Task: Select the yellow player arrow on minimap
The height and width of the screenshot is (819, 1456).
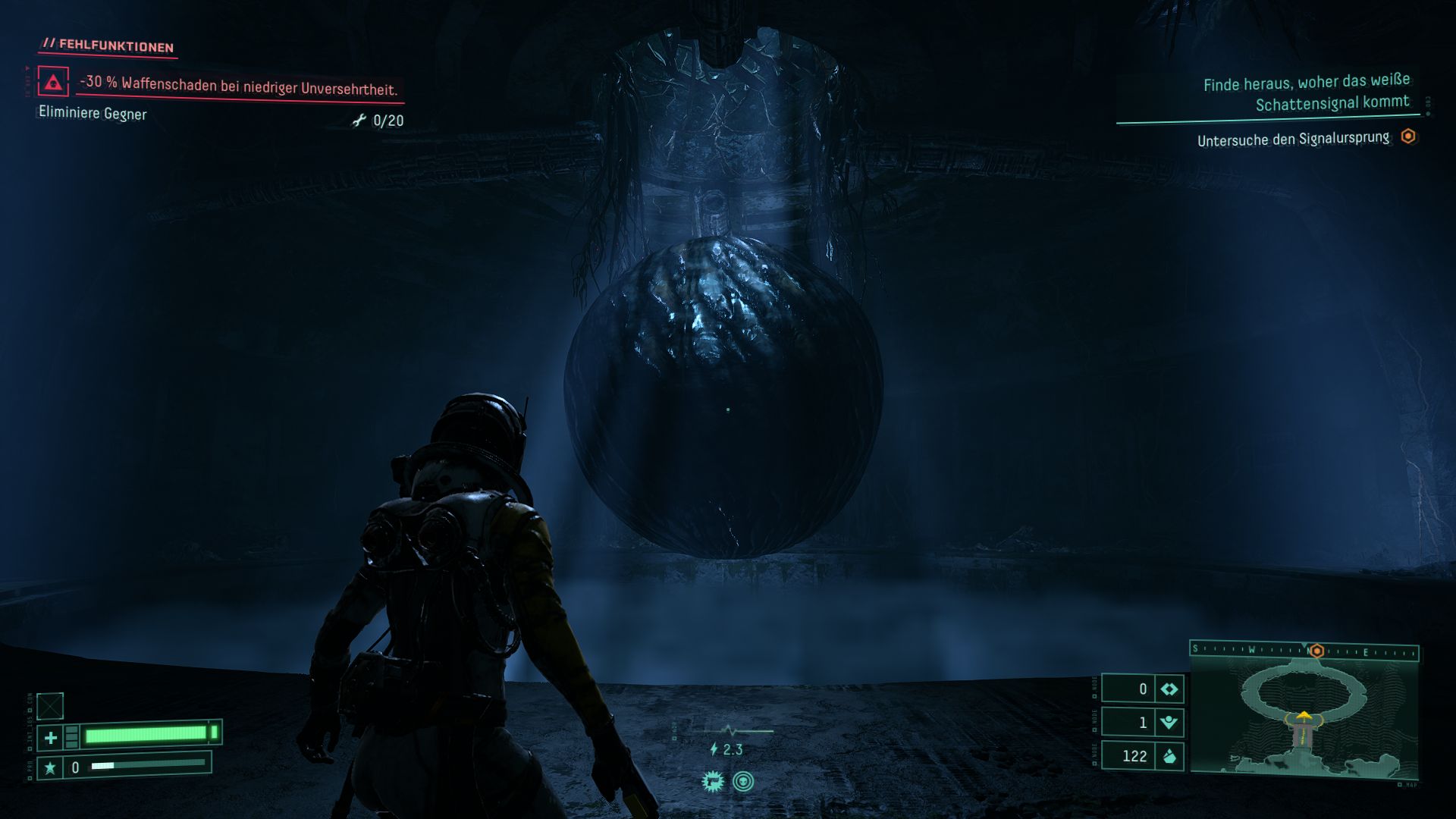Action: pos(1303,715)
